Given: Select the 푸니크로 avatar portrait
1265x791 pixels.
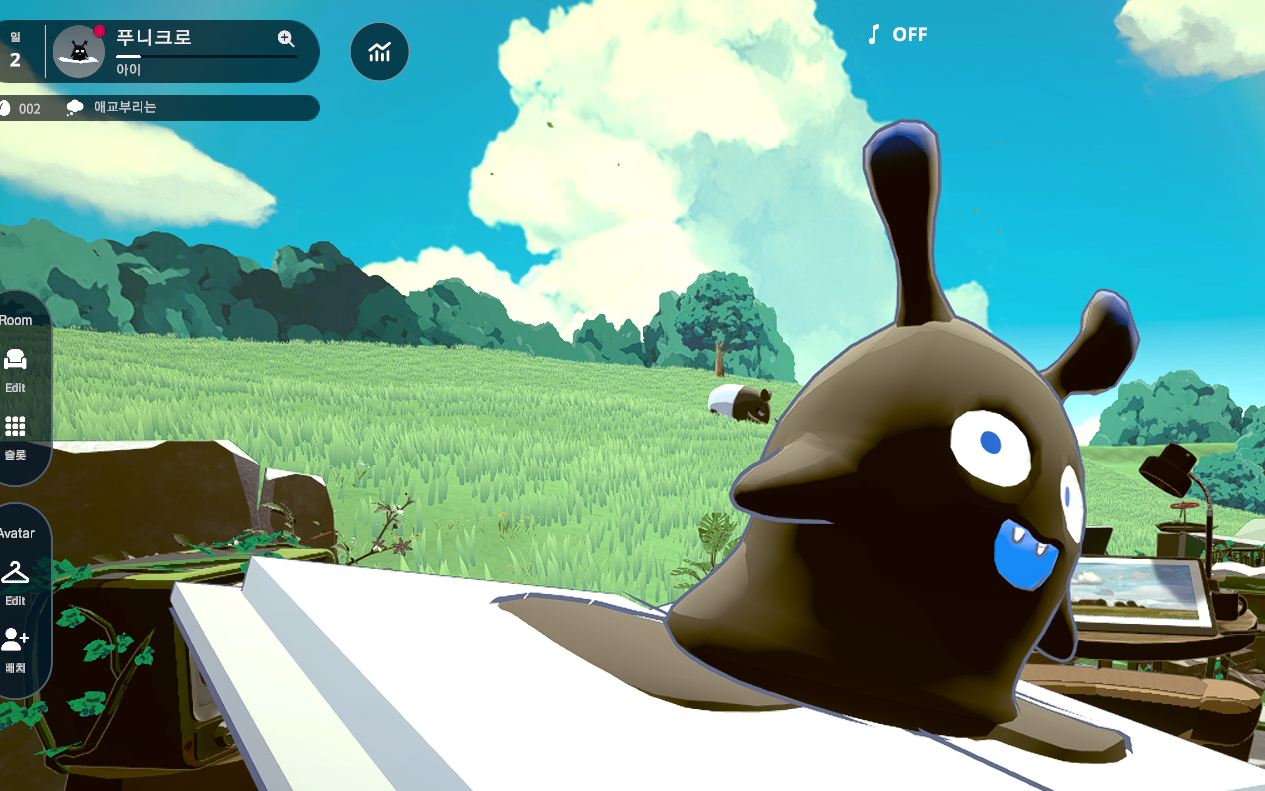Looking at the screenshot, I should pos(78,52).
